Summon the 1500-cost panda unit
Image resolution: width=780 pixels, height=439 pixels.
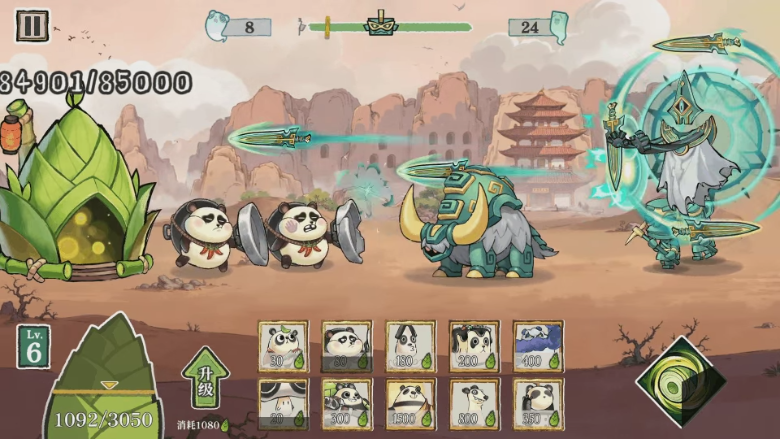click(410, 403)
